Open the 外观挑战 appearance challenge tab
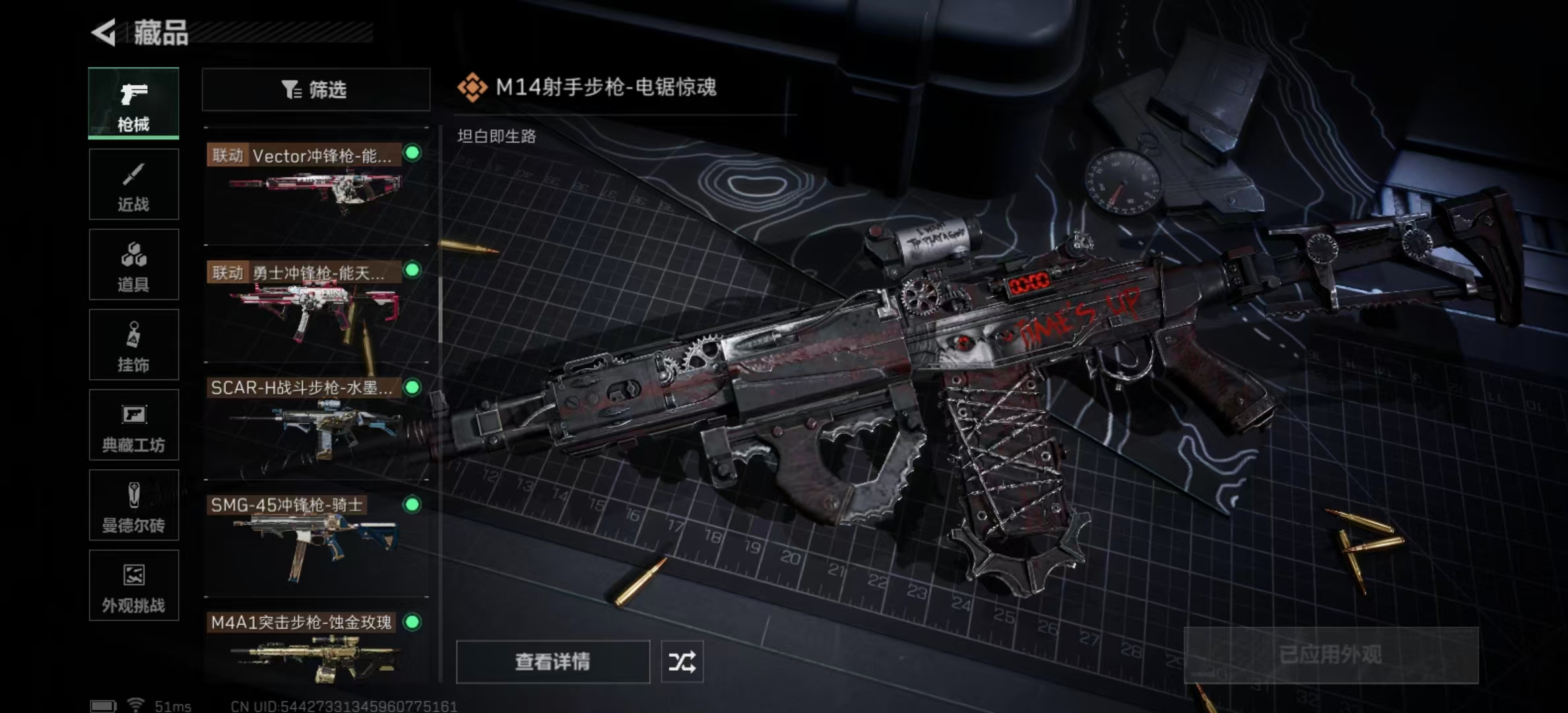The image size is (1568, 713). tap(133, 586)
